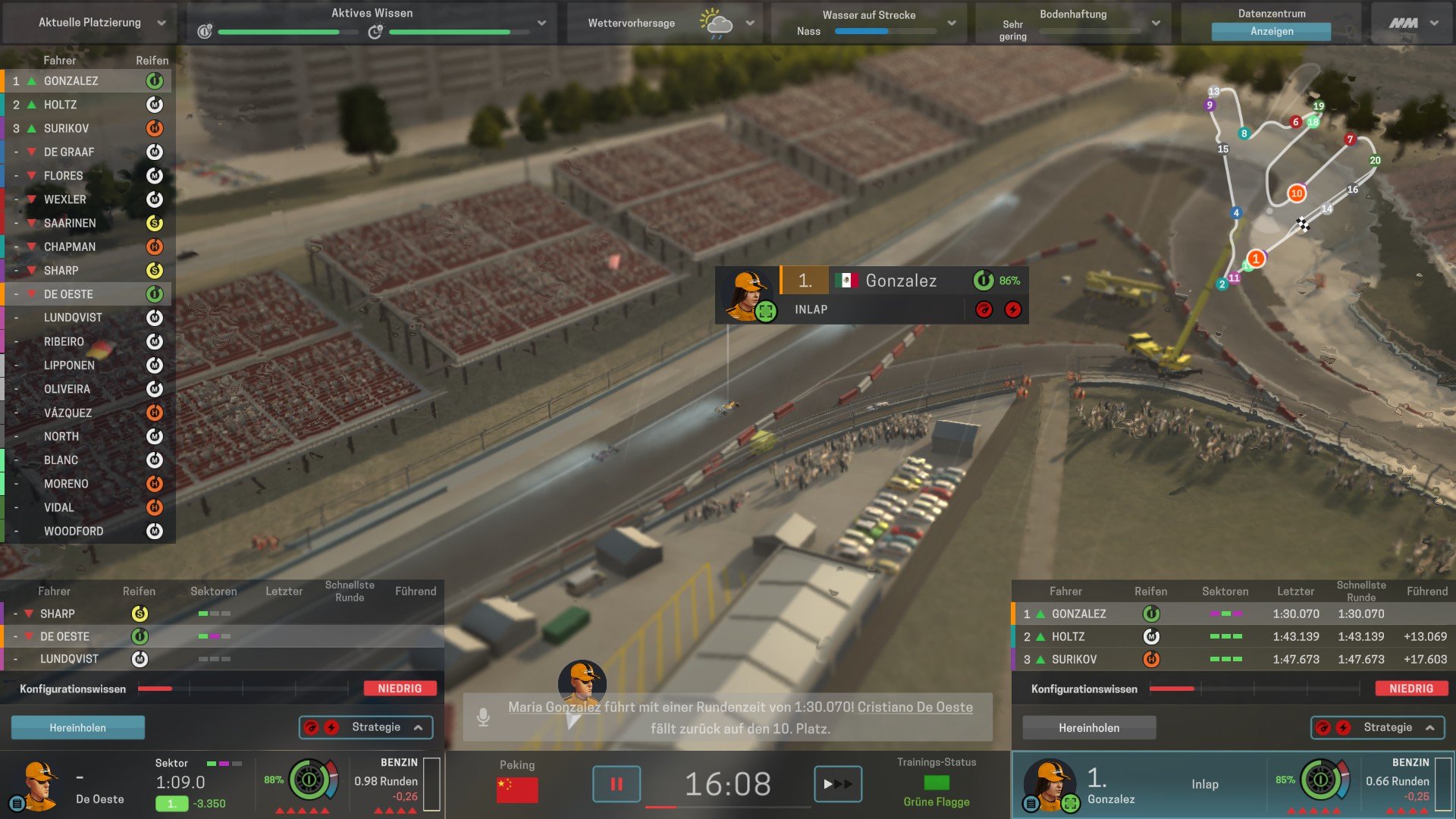Select Woodford in the standings list
Screen dimensions: 1456x819
74,532
